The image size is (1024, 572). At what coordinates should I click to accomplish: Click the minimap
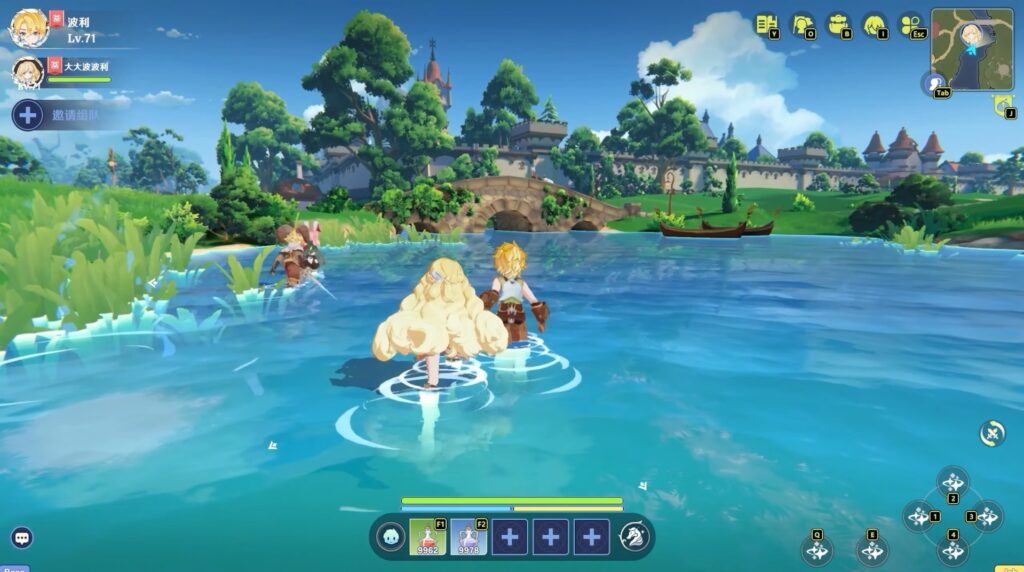pos(971,49)
